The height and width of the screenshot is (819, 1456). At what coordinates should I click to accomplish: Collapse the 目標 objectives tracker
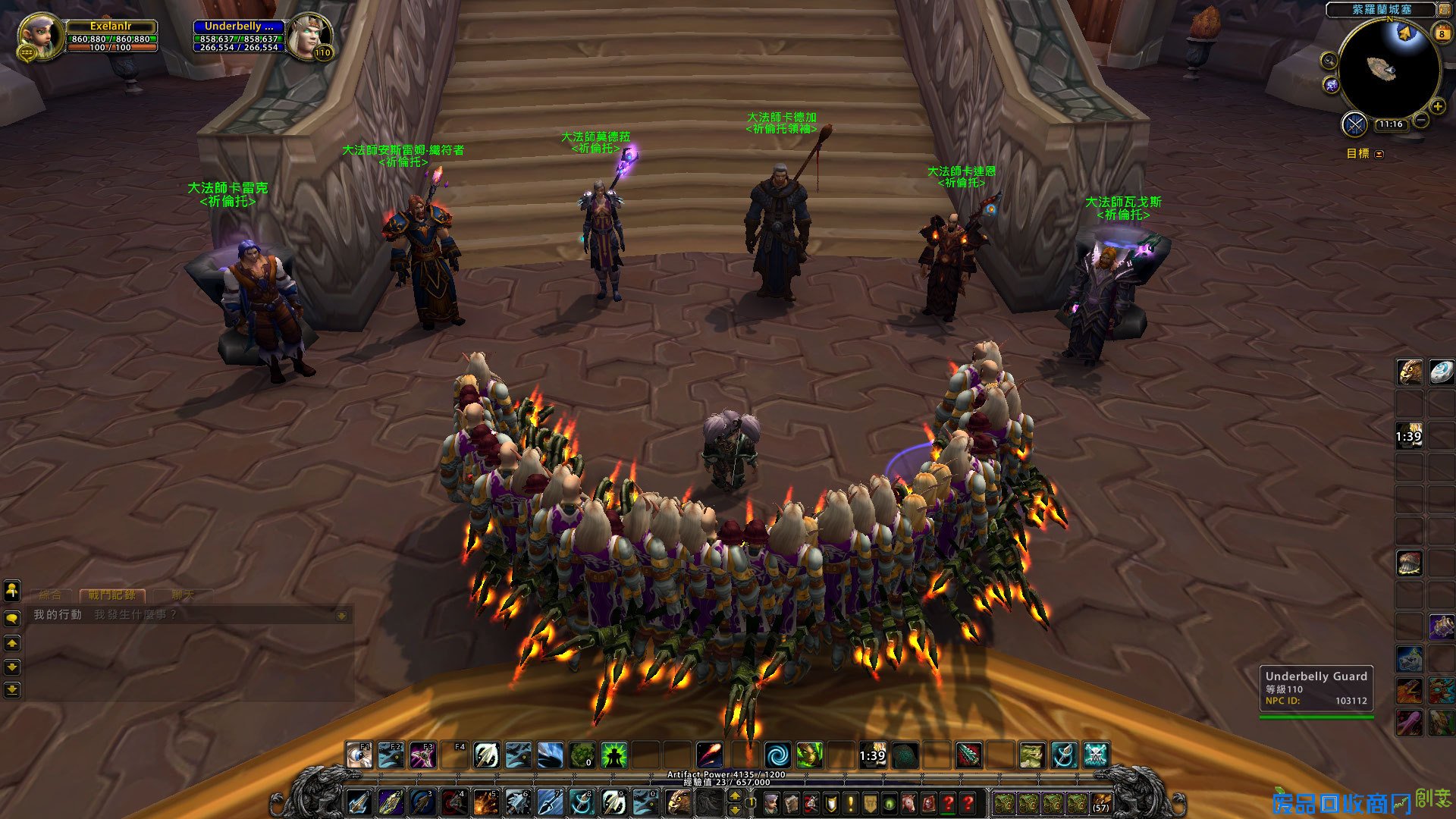[x=1379, y=154]
